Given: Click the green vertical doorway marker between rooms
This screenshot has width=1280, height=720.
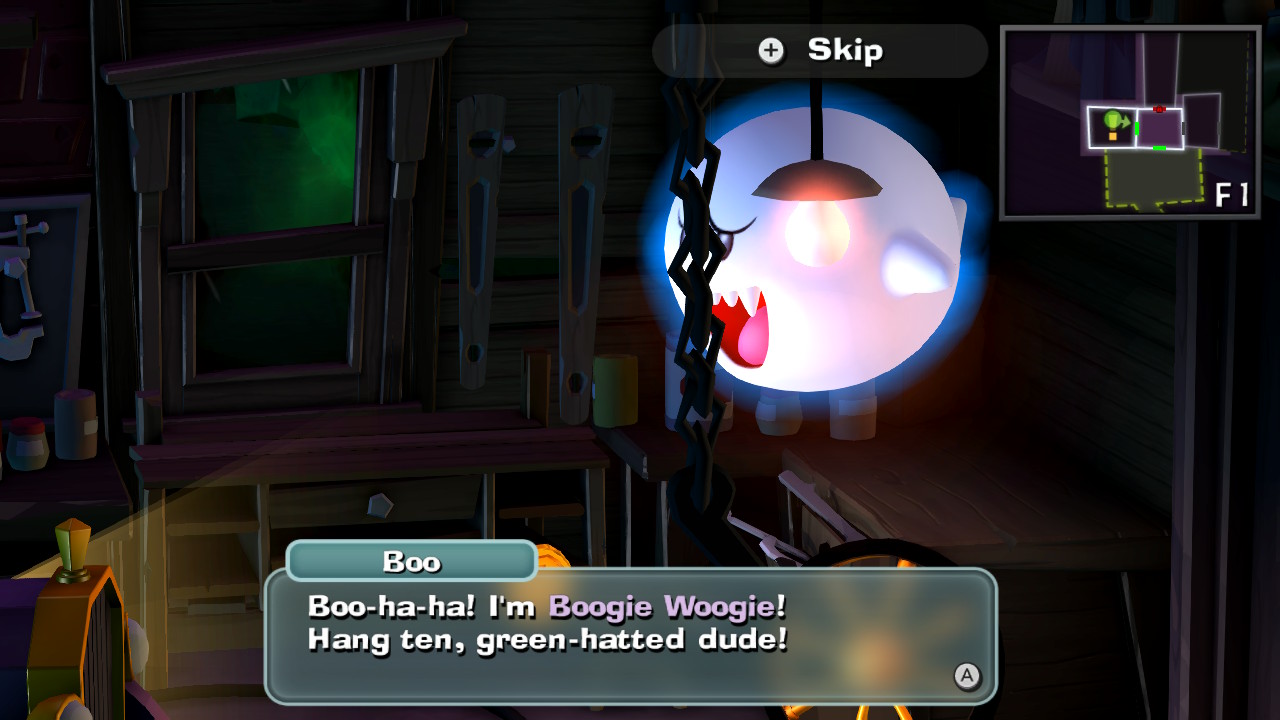Looking at the screenshot, I should [1137, 128].
